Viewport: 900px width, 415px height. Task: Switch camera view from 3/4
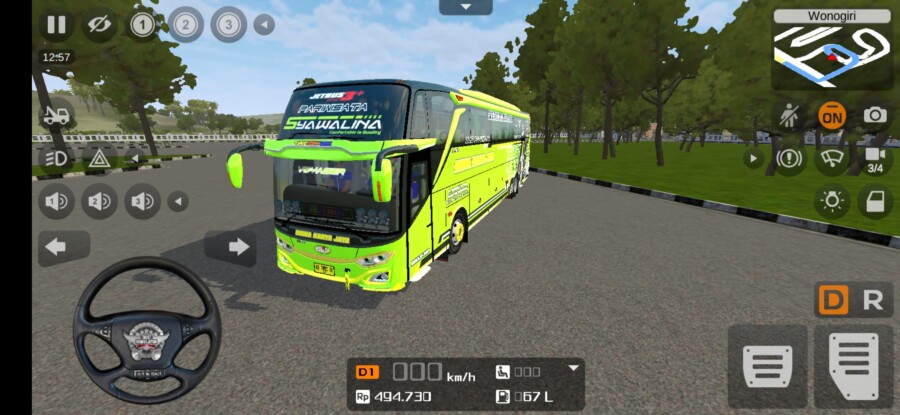click(875, 158)
